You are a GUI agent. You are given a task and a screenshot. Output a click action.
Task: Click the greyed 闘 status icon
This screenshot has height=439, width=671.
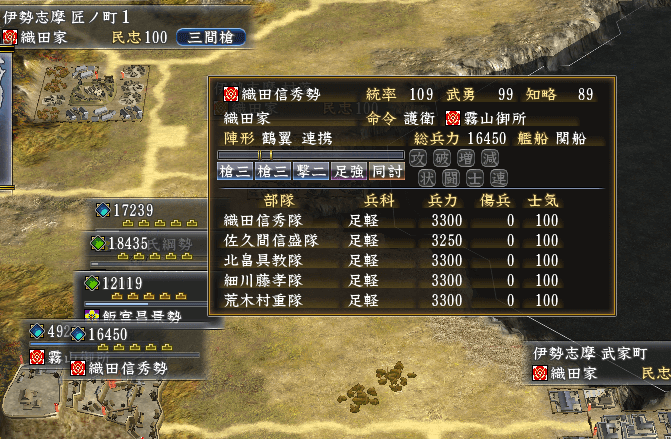coord(453,178)
